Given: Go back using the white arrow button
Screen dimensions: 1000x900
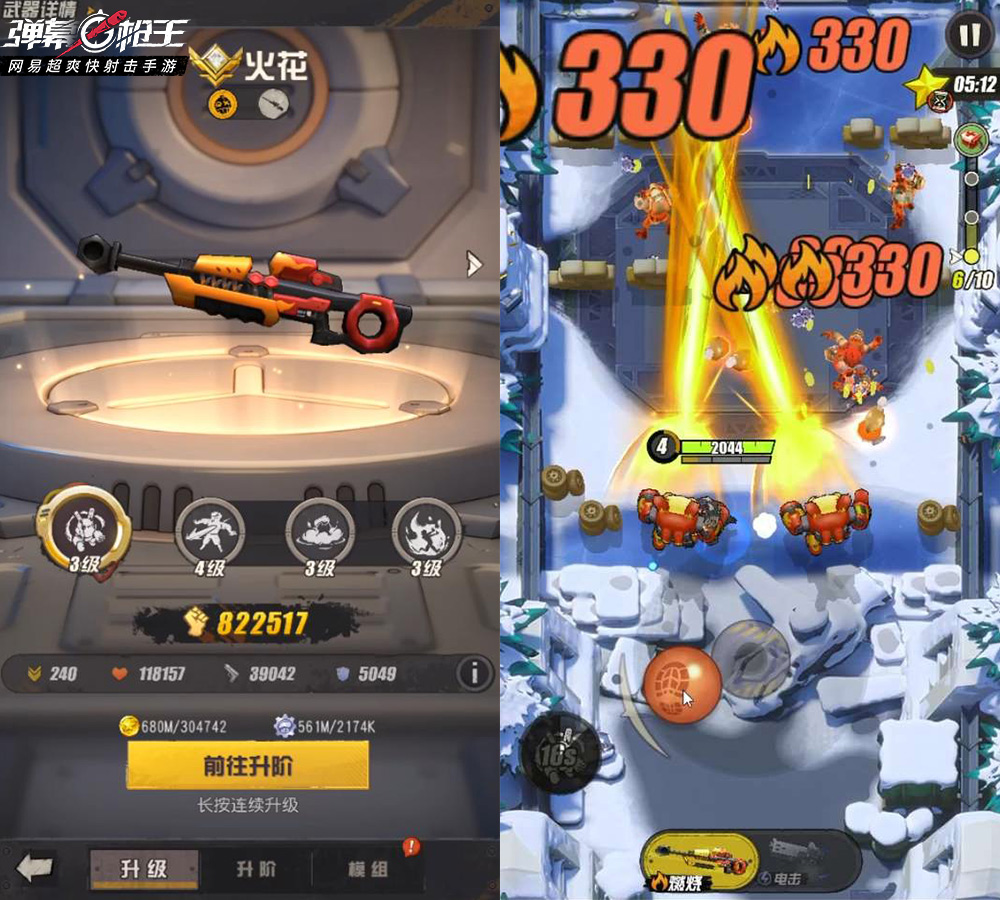Looking at the screenshot, I should [36, 867].
